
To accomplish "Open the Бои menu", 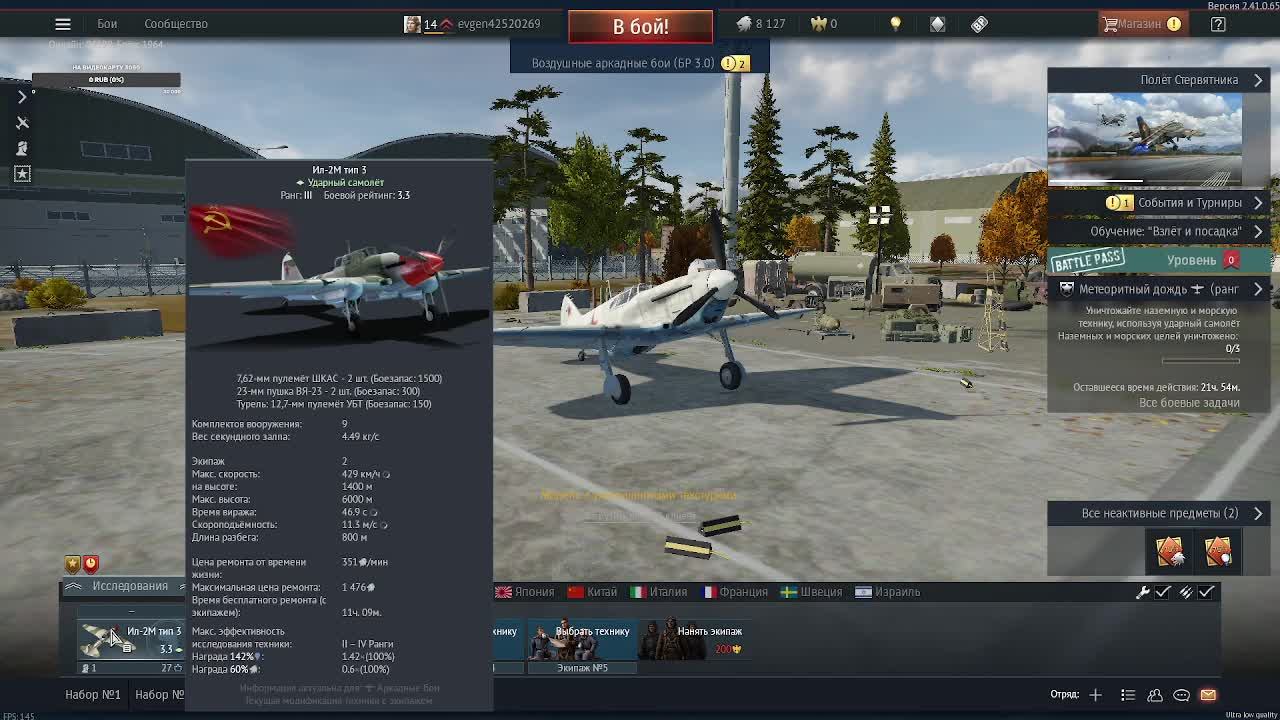I will coord(106,22).
